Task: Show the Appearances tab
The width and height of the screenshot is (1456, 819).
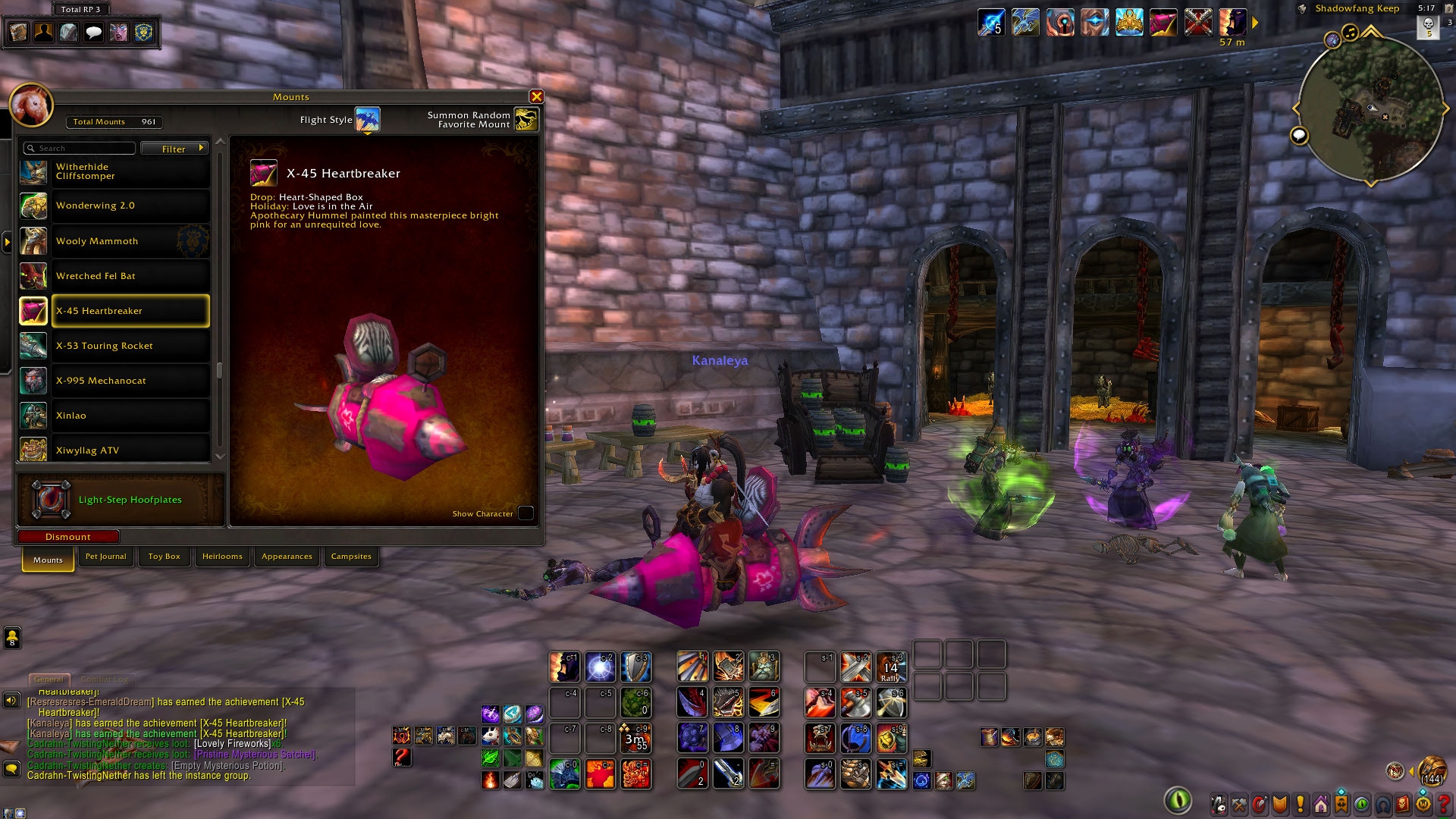Action: [287, 557]
